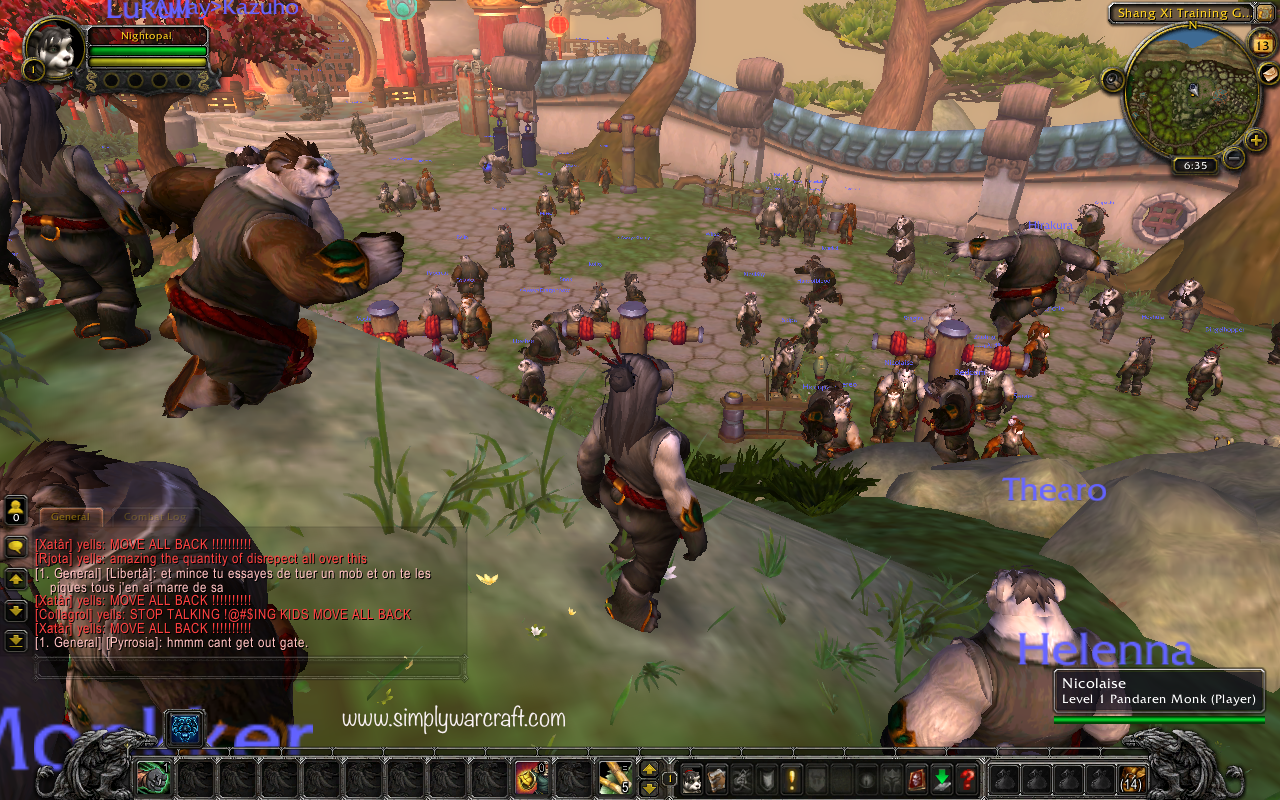
Task: Open the main backpack showing 14 slots
Action: click(x=1133, y=782)
